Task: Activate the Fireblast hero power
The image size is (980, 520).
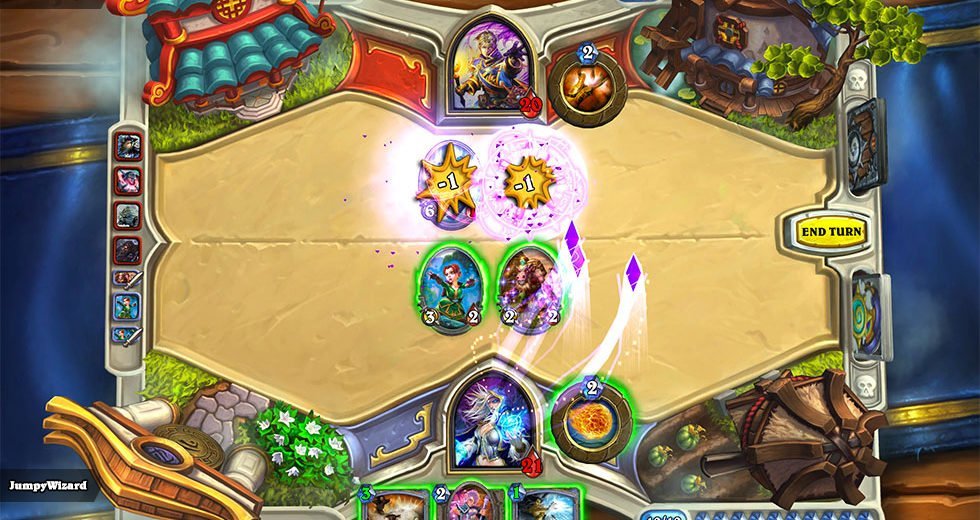Action: 590,421
